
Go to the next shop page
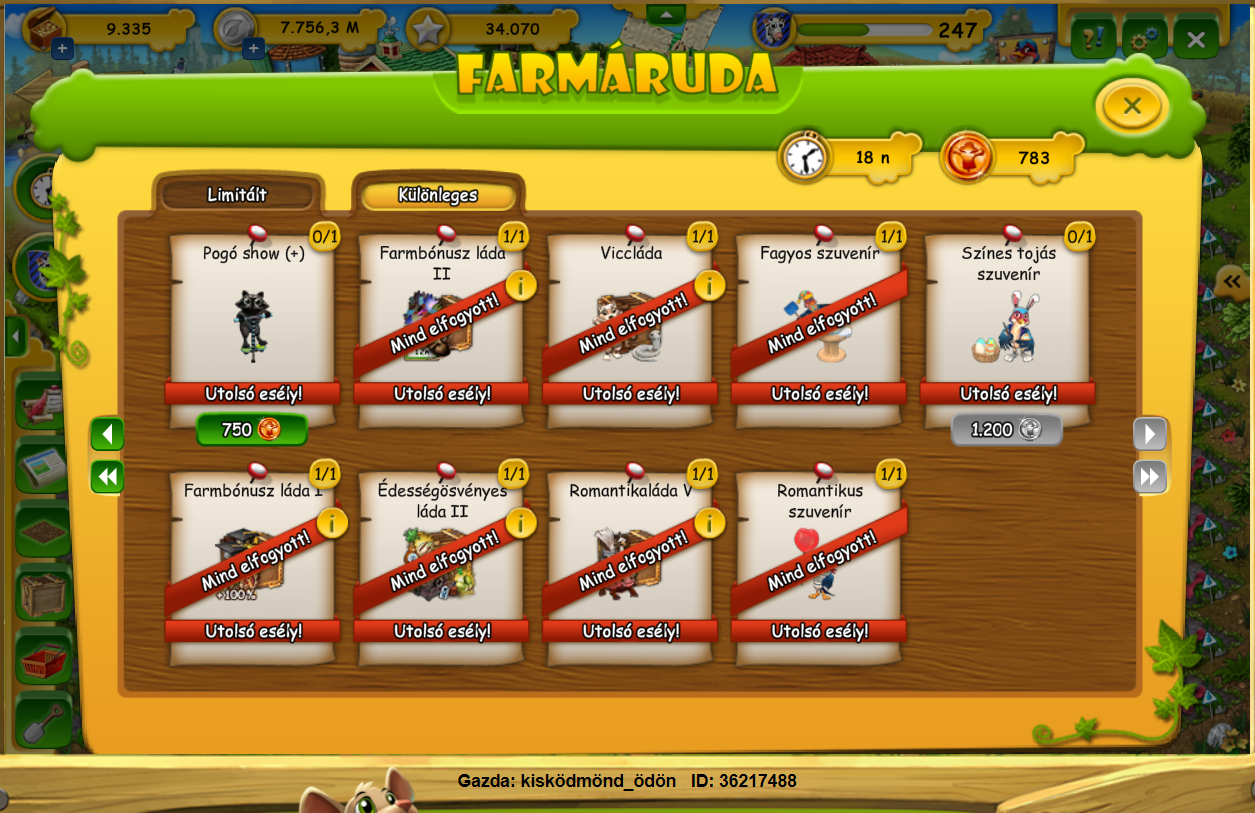point(1150,434)
